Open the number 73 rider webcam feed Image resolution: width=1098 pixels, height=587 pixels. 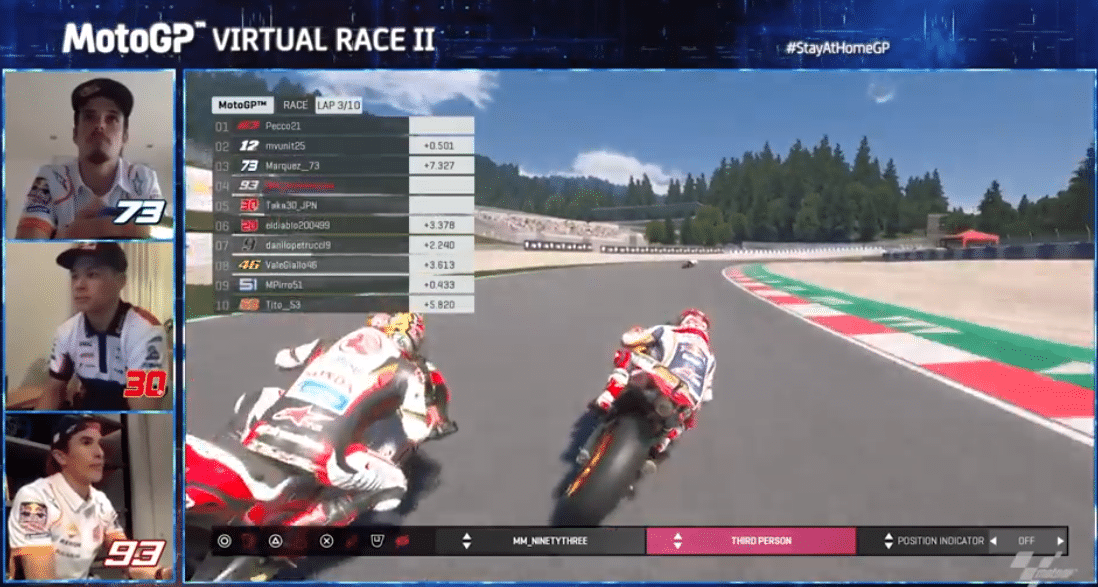pos(89,155)
